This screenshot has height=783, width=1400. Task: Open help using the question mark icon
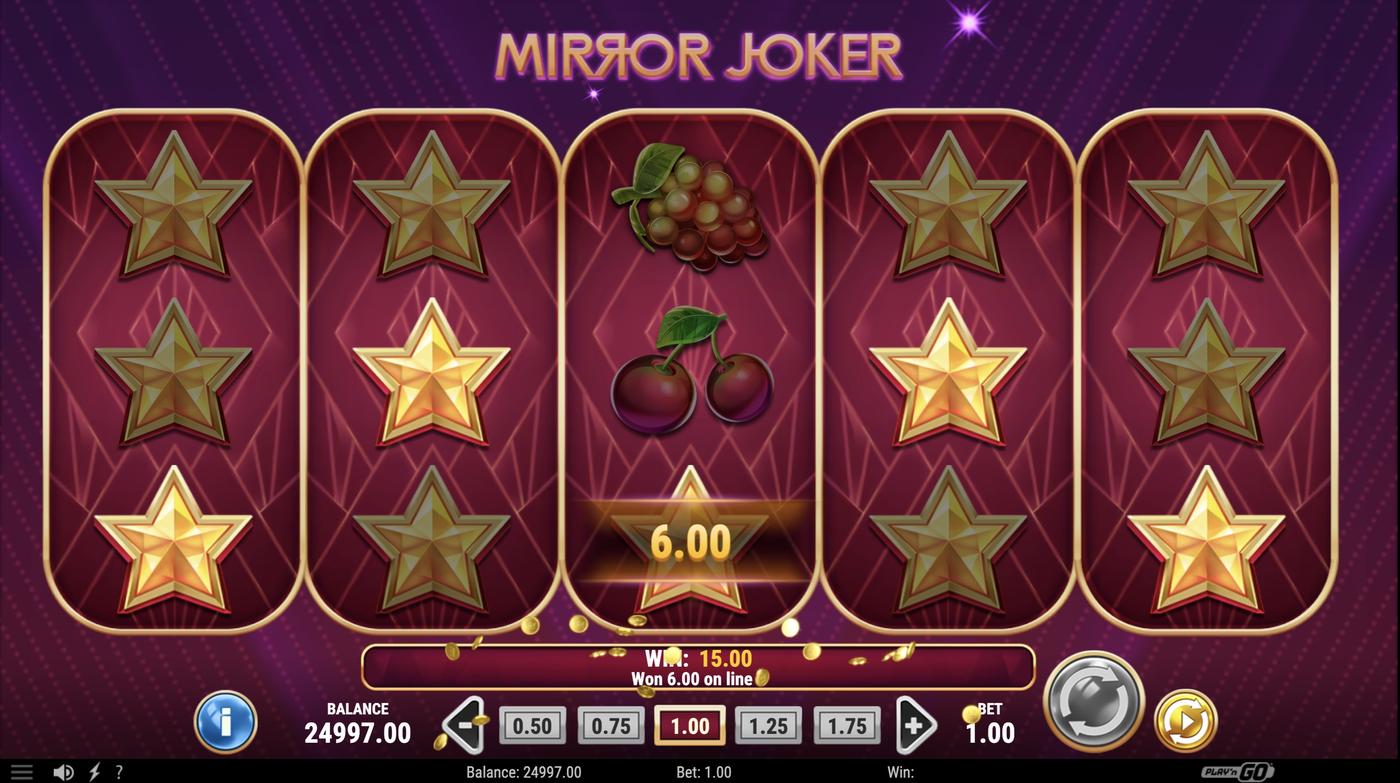(x=118, y=770)
